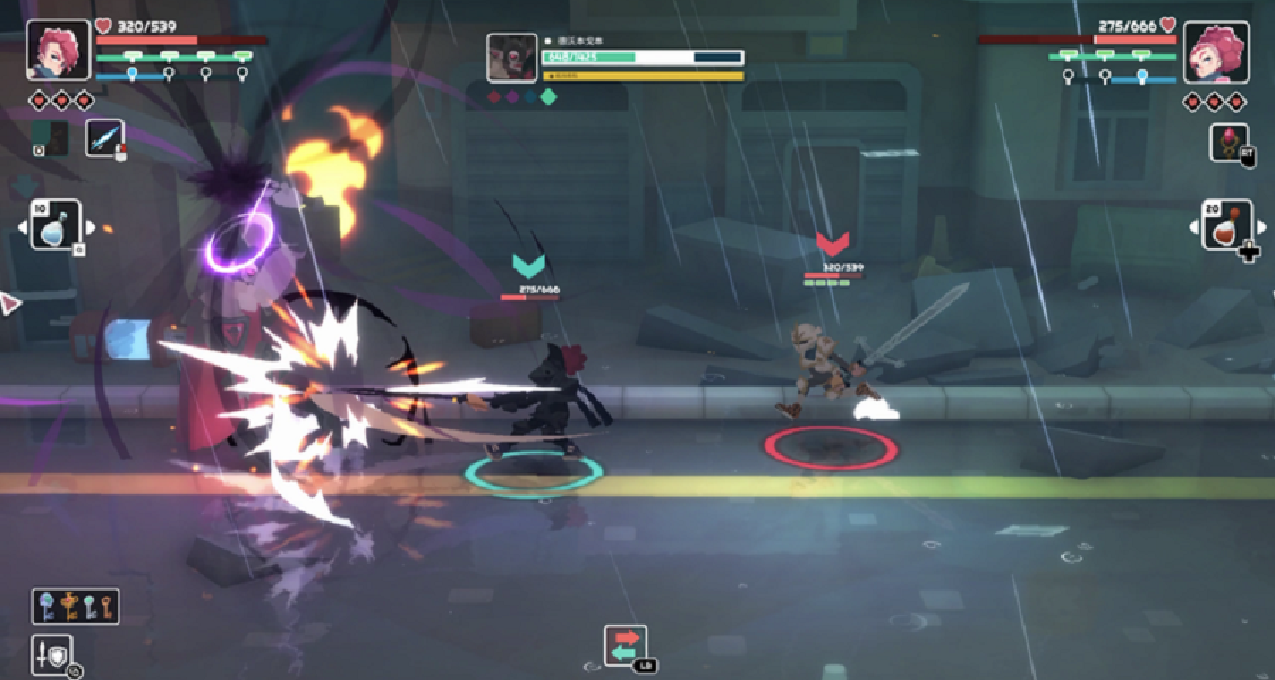Open the collected keys panel
Image resolution: width=1275 pixels, height=680 pixels.
(x=75, y=605)
